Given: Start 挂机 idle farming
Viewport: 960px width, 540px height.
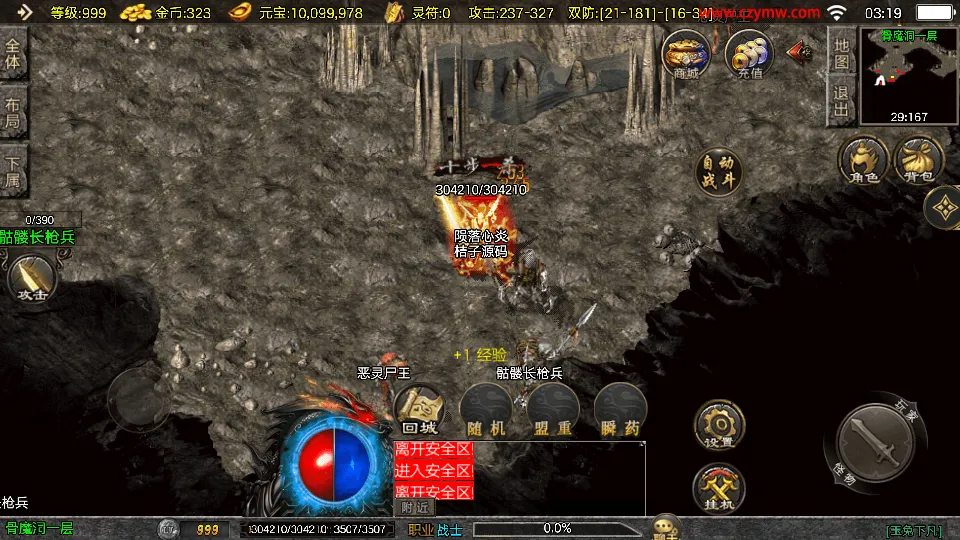Looking at the screenshot, I should point(718,487).
